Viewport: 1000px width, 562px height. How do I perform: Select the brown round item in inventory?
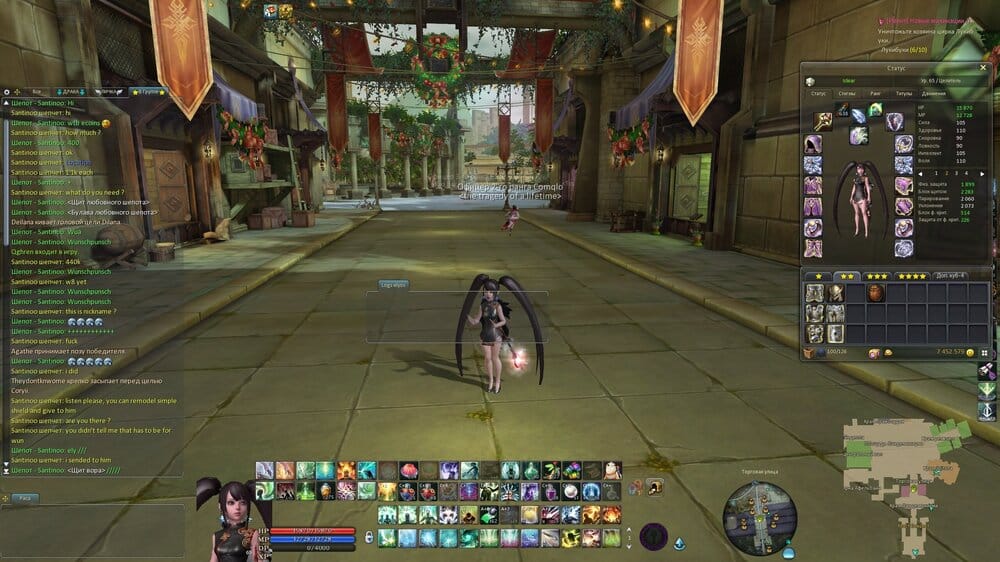pyautogui.click(x=875, y=293)
